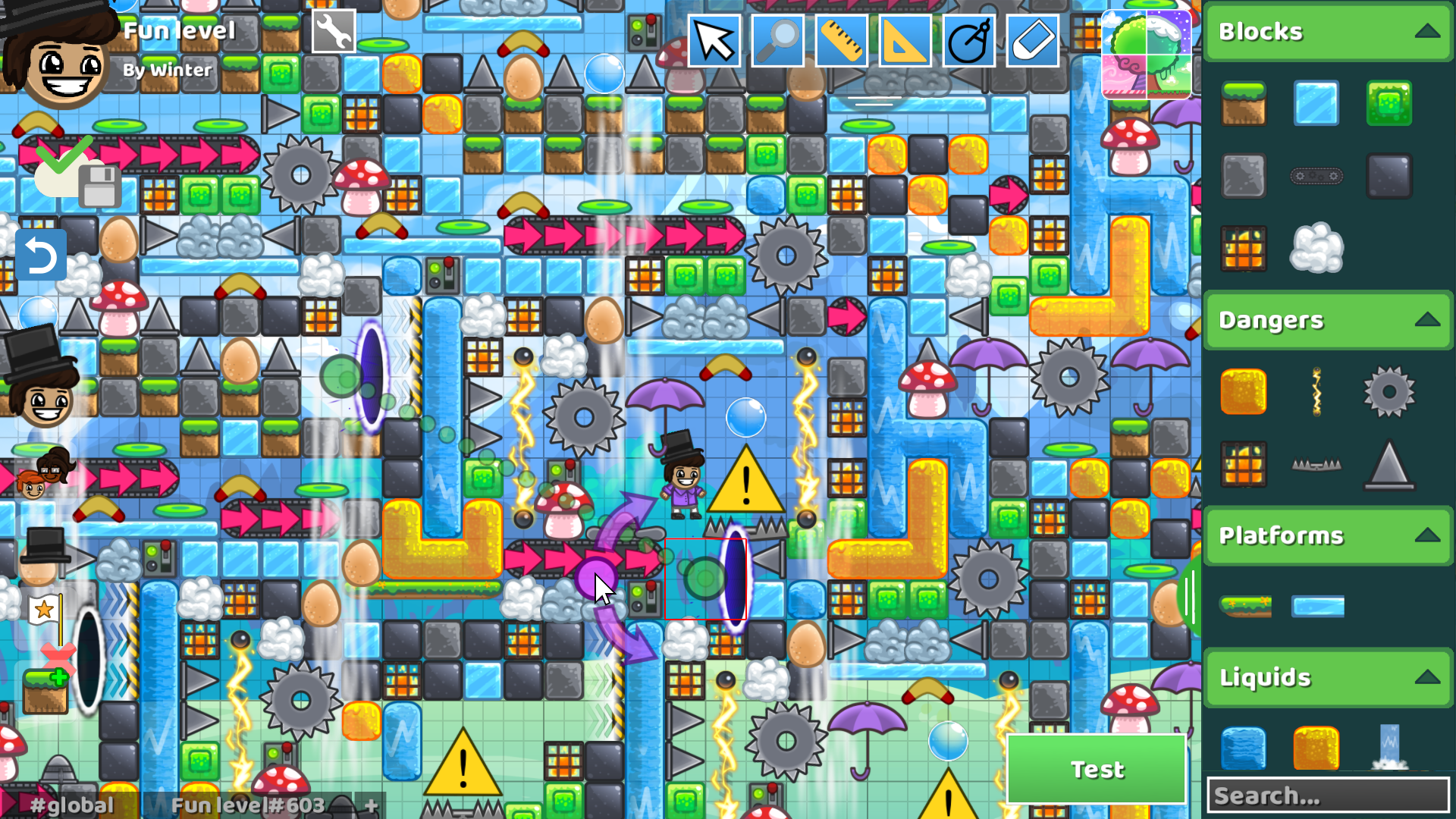Select the arrow selection tool

(714, 42)
